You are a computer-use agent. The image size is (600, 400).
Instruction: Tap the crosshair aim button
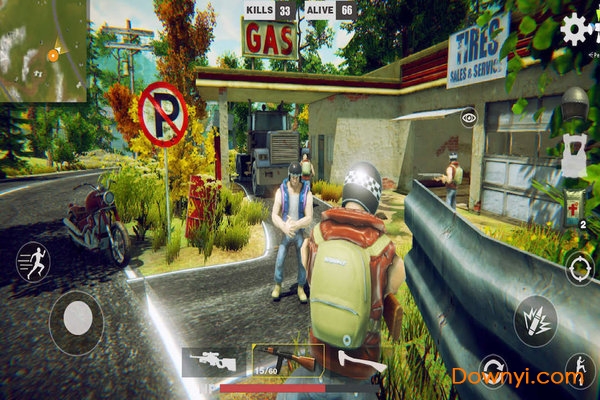click(x=578, y=266)
